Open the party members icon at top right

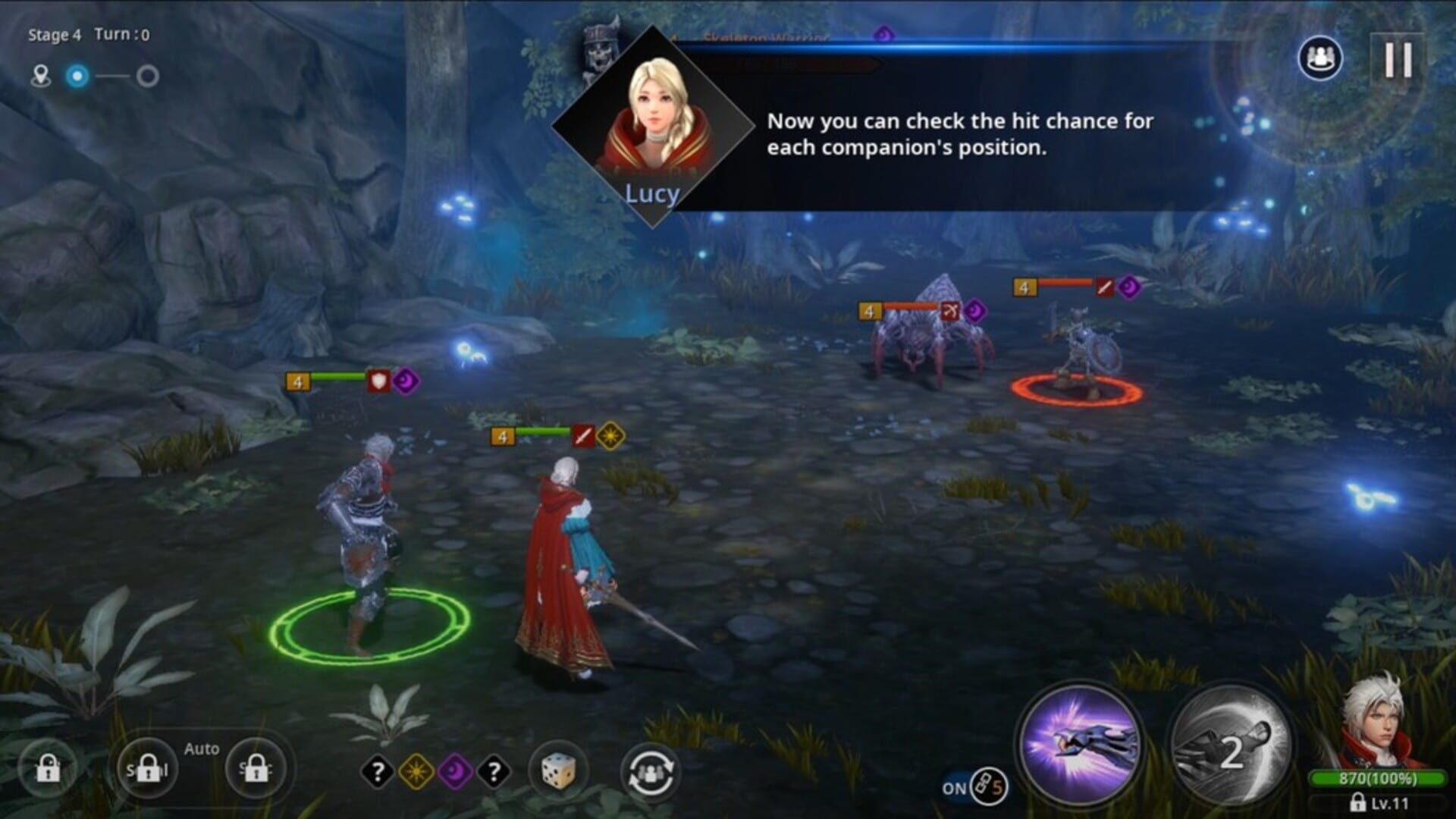(1319, 58)
